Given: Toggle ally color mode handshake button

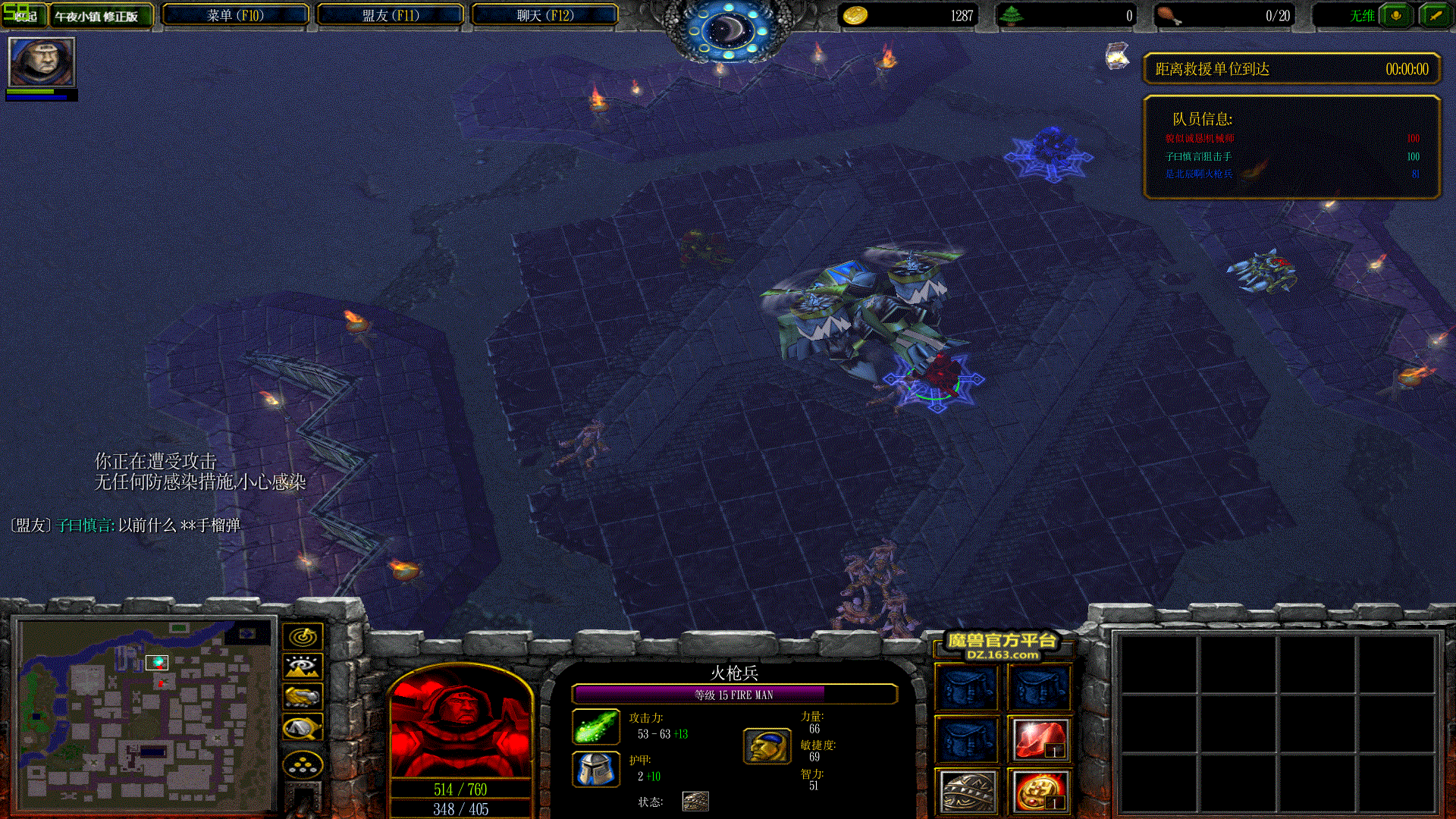Looking at the screenshot, I should 303,696.
